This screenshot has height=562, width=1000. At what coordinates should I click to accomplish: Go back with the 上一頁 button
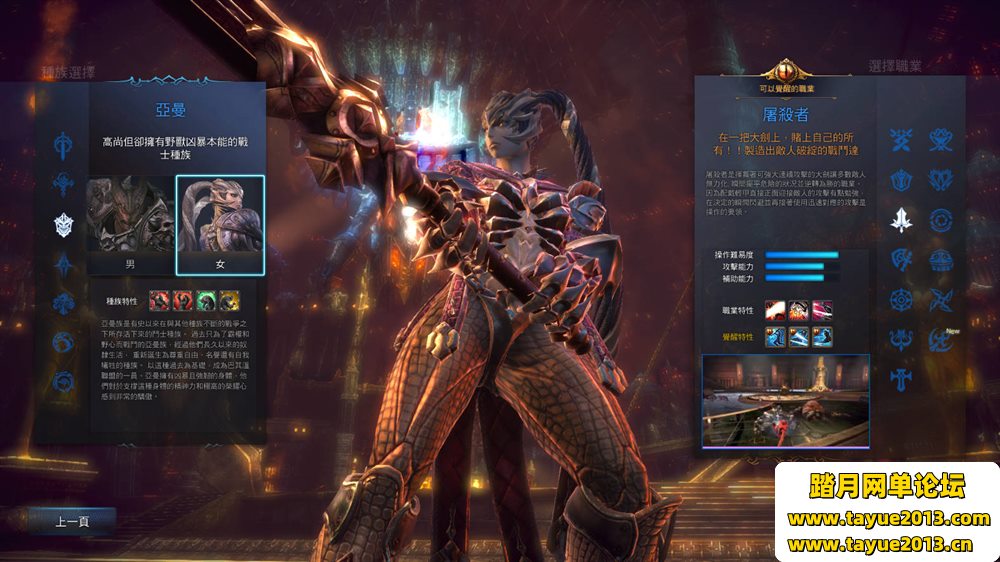(72, 521)
